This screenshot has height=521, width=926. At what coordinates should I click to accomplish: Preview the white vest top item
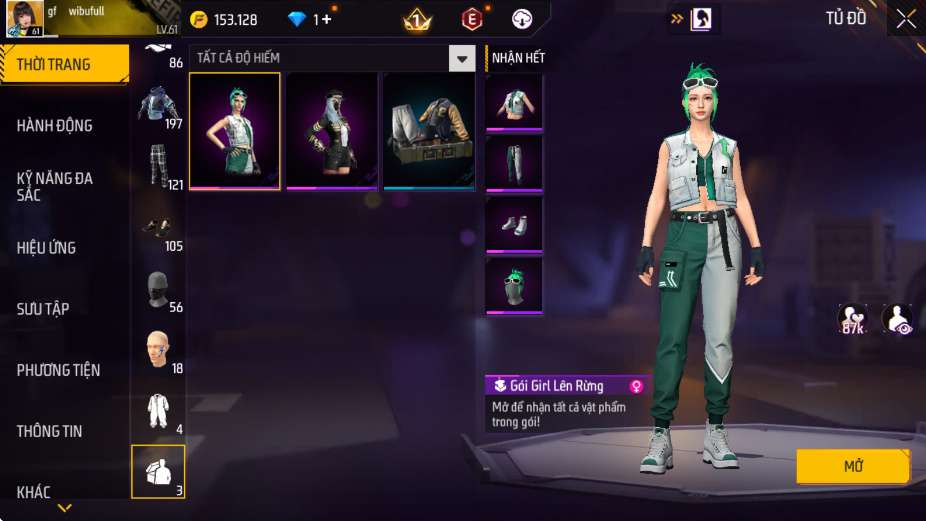click(x=514, y=102)
